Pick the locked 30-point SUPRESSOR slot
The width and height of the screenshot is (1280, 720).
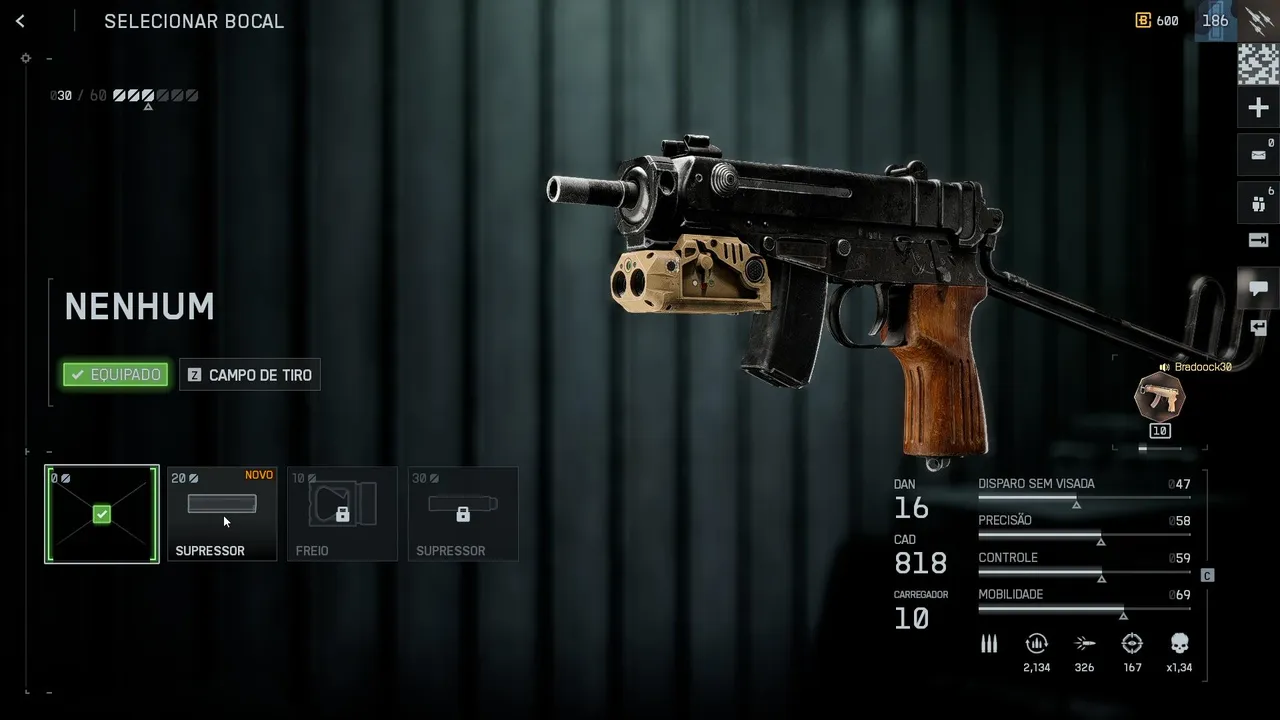point(463,514)
